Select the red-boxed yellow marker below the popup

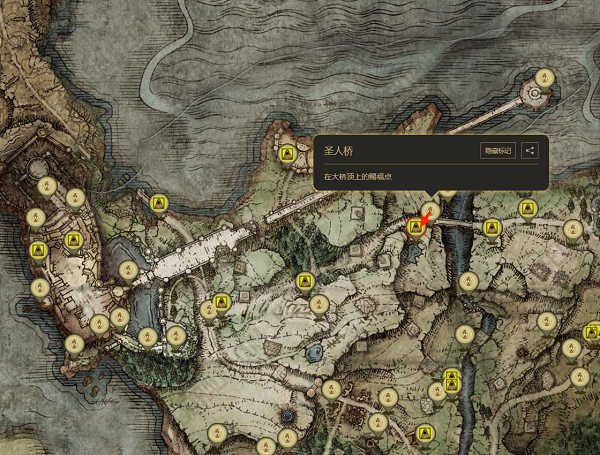click(415, 228)
